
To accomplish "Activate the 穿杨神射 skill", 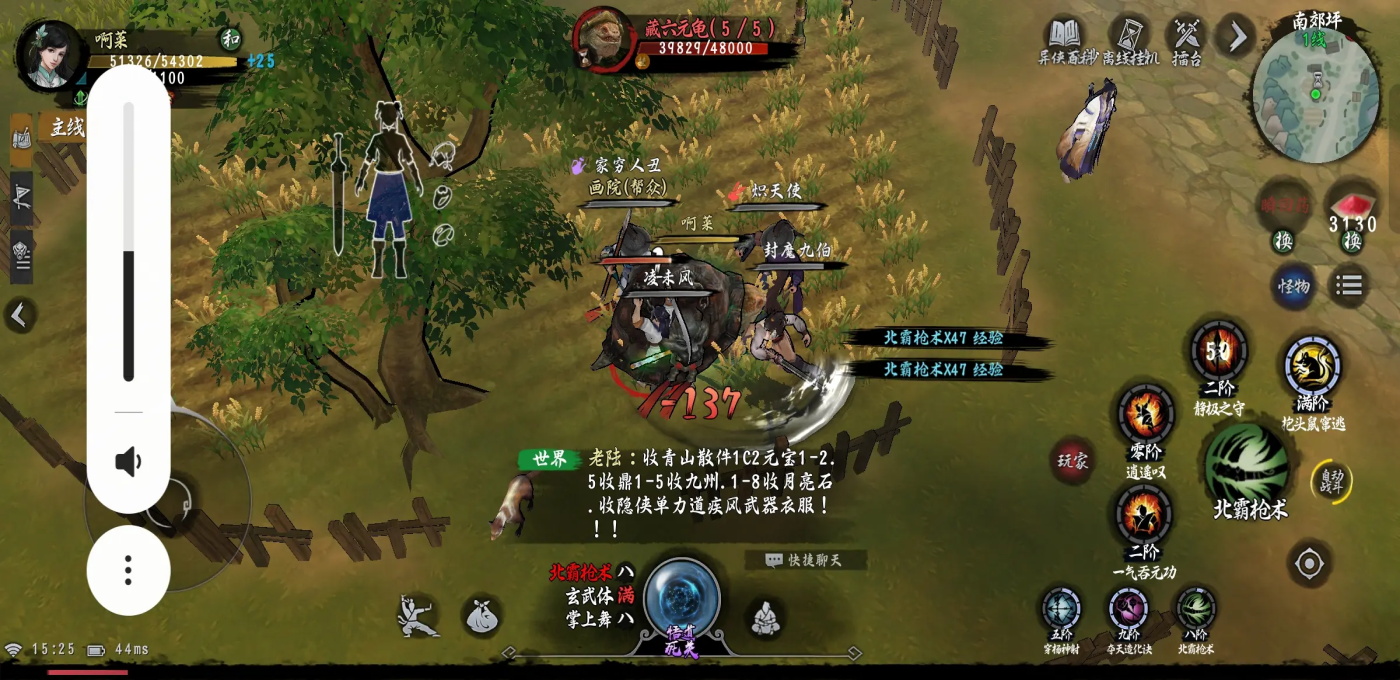I will click(x=1061, y=609).
